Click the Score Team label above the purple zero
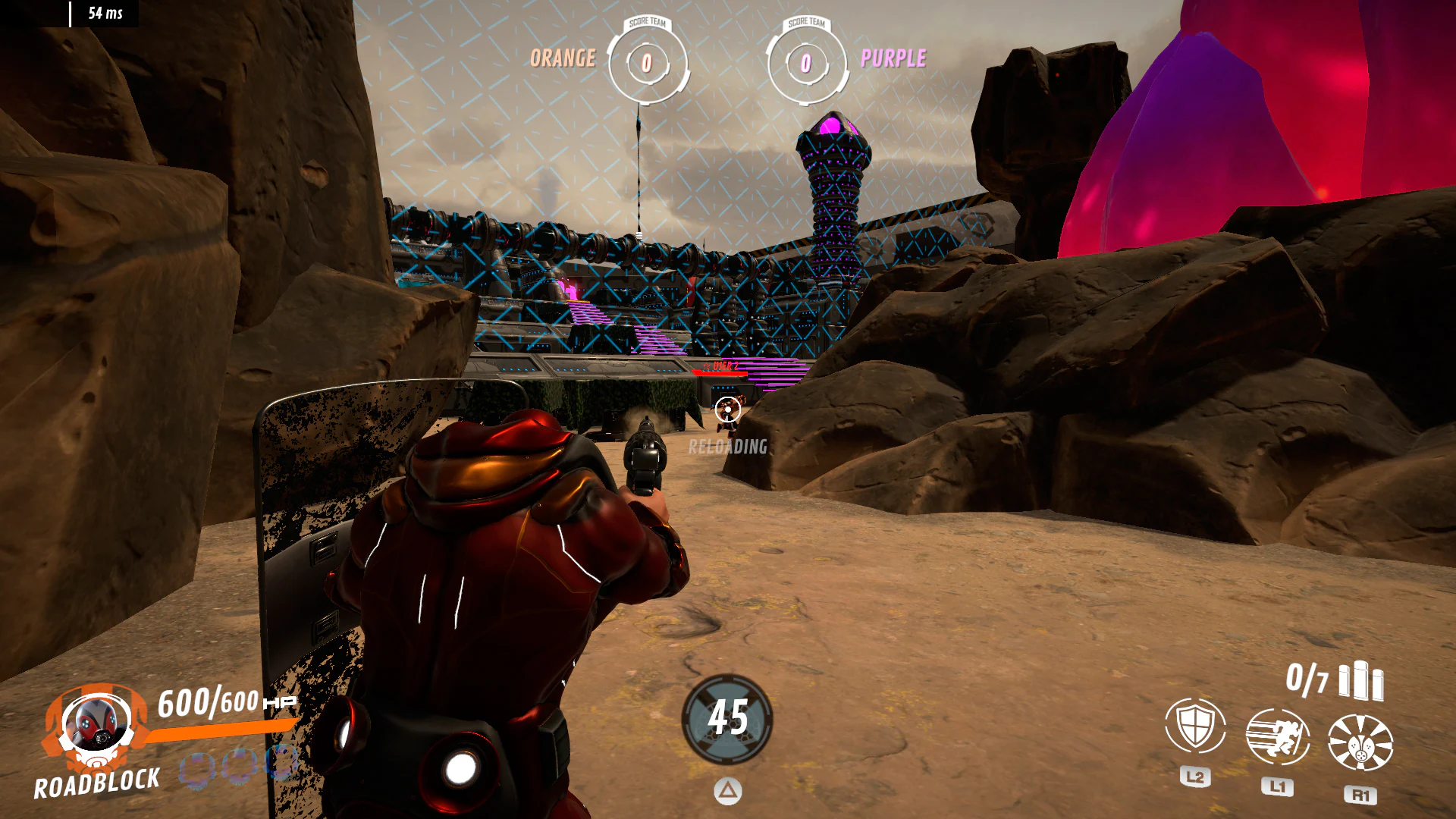Image resolution: width=1456 pixels, height=819 pixels. pos(806,24)
